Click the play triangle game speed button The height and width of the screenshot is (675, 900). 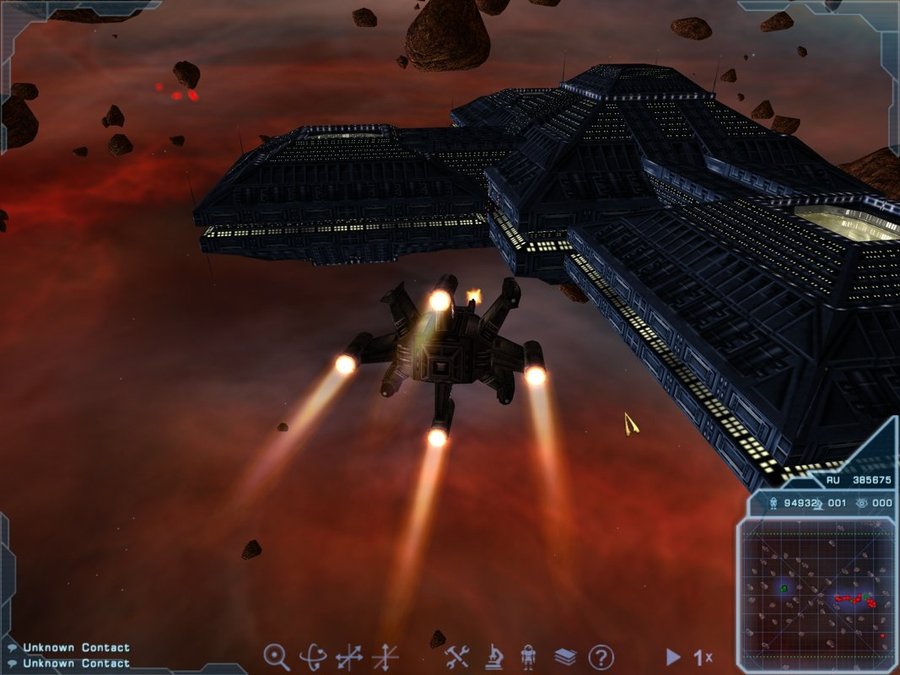pyautogui.click(x=673, y=657)
